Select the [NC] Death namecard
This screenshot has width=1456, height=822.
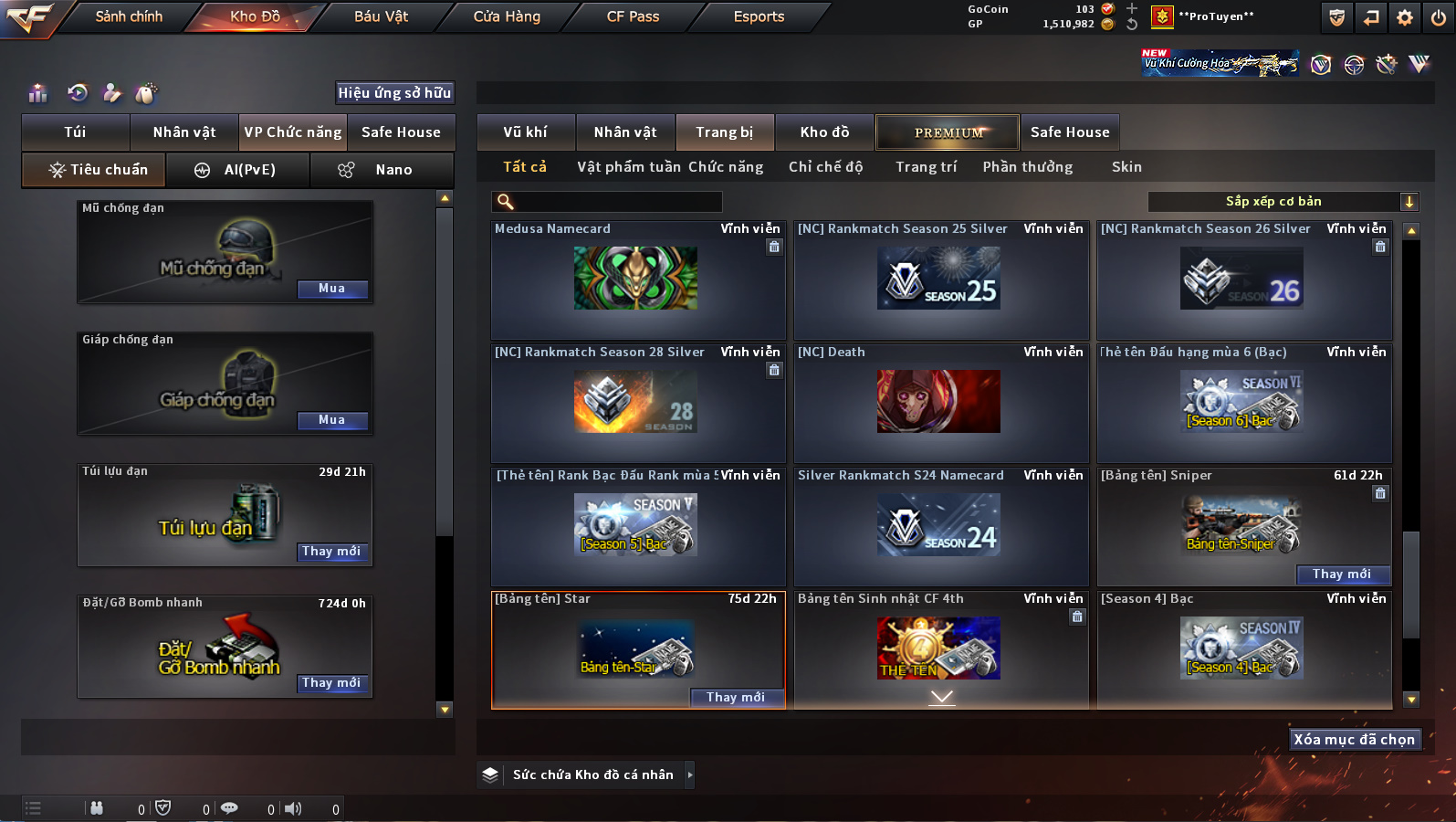coord(939,402)
